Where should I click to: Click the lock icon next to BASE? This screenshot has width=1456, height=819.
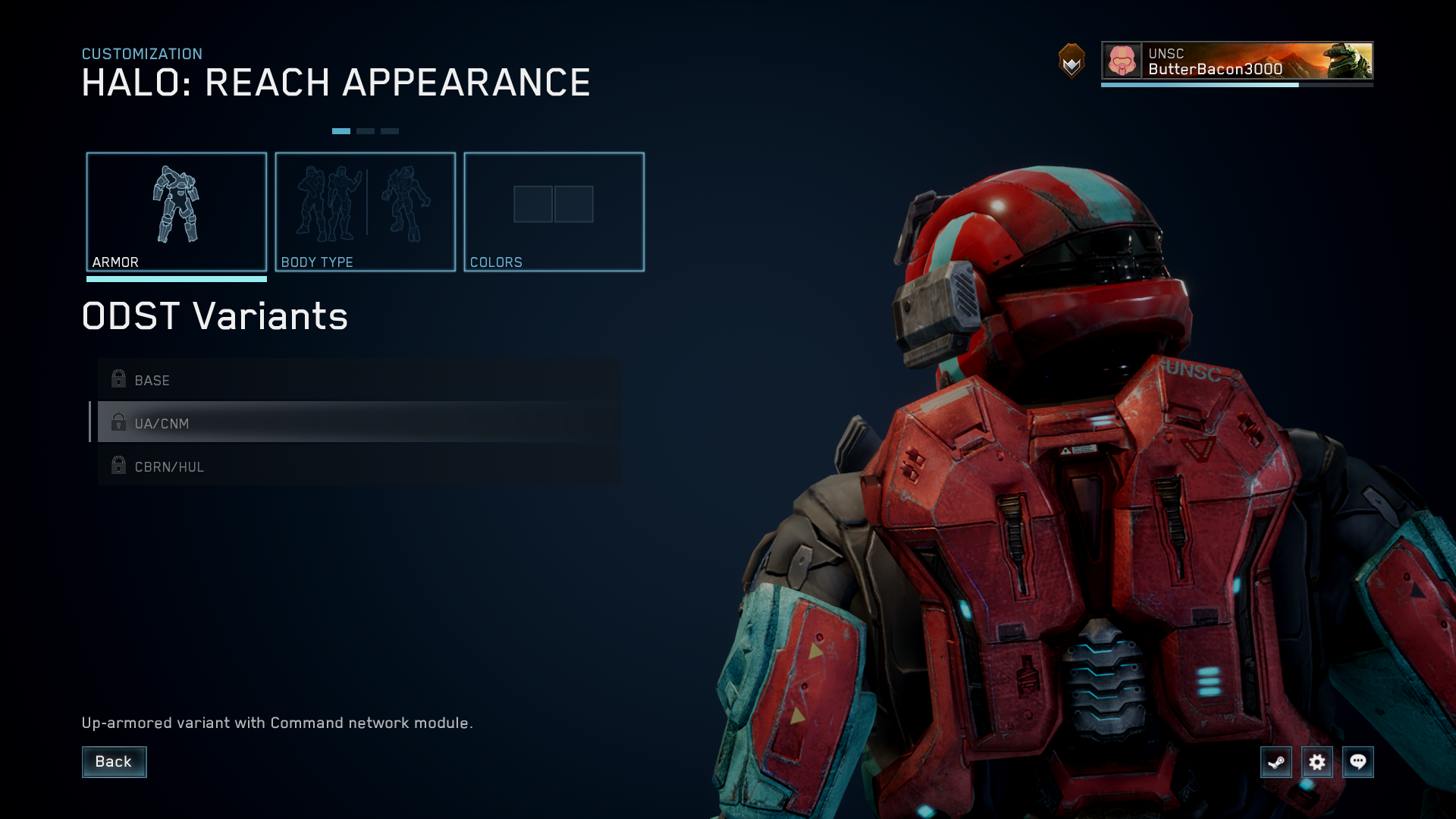tap(118, 379)
